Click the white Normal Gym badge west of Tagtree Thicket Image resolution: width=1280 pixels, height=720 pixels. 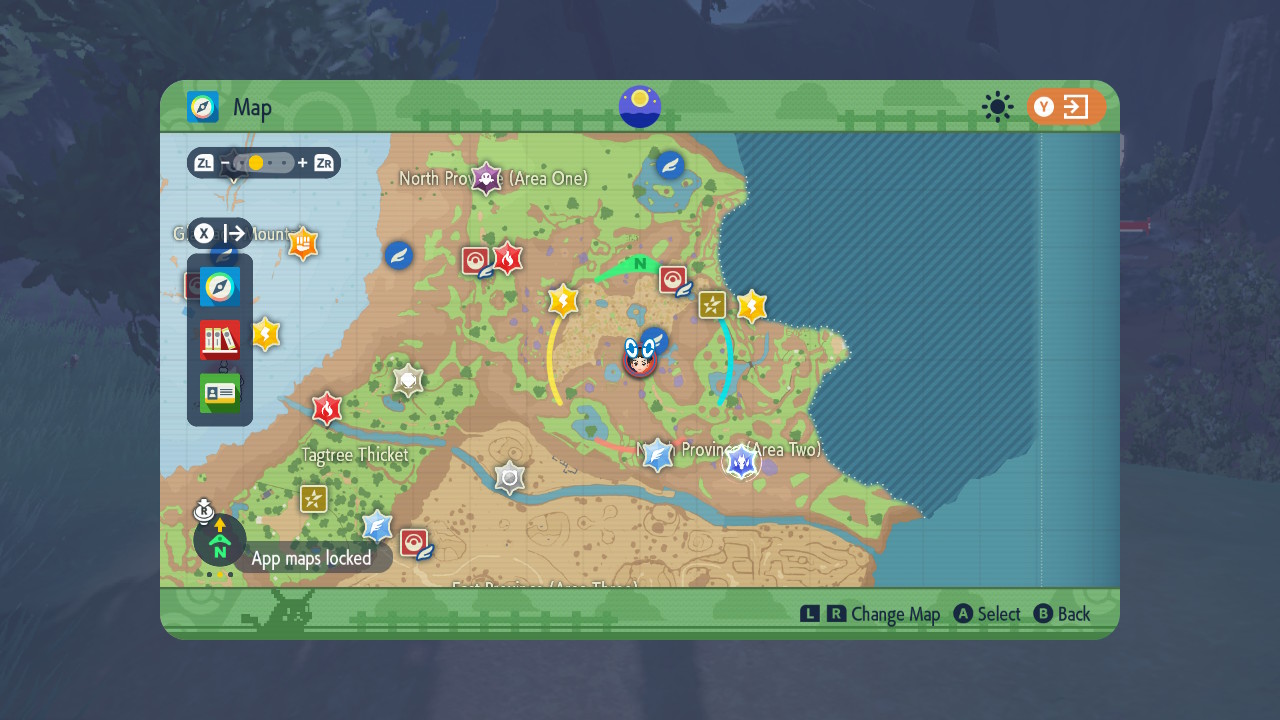tap(407, 381)
